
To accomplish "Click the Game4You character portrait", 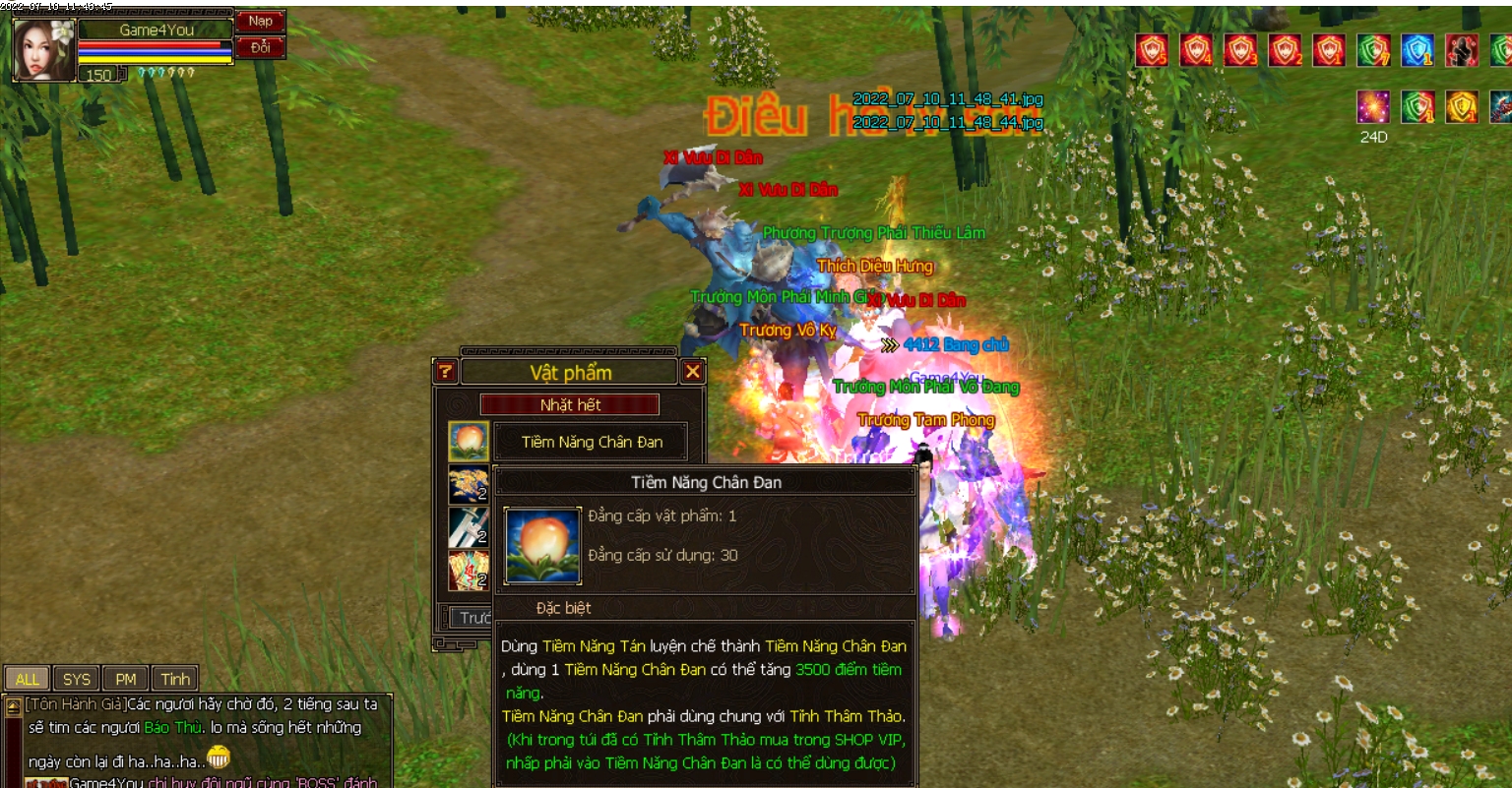I will click(x=44, y=49).
